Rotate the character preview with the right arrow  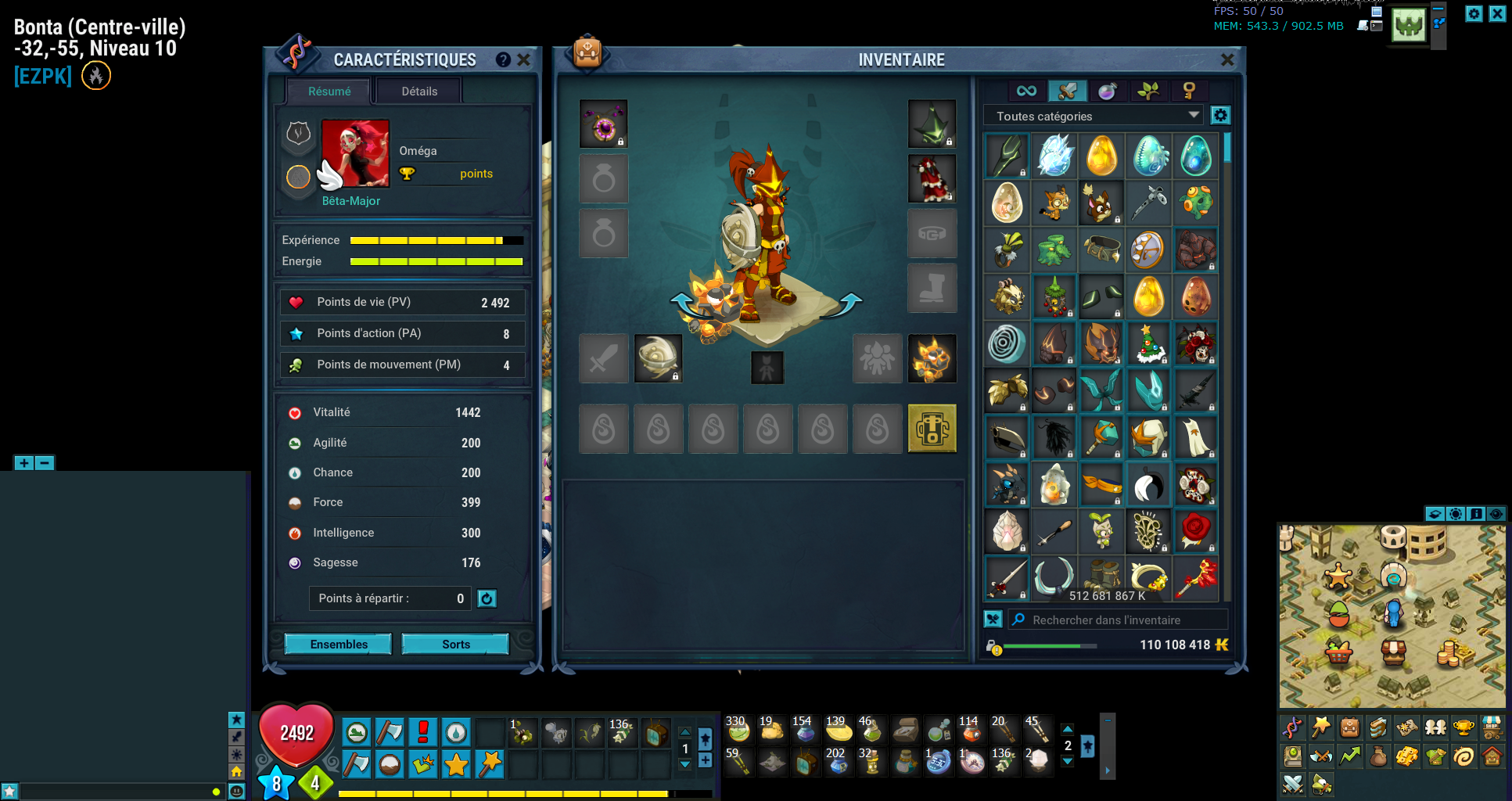[x=850, y=303]
